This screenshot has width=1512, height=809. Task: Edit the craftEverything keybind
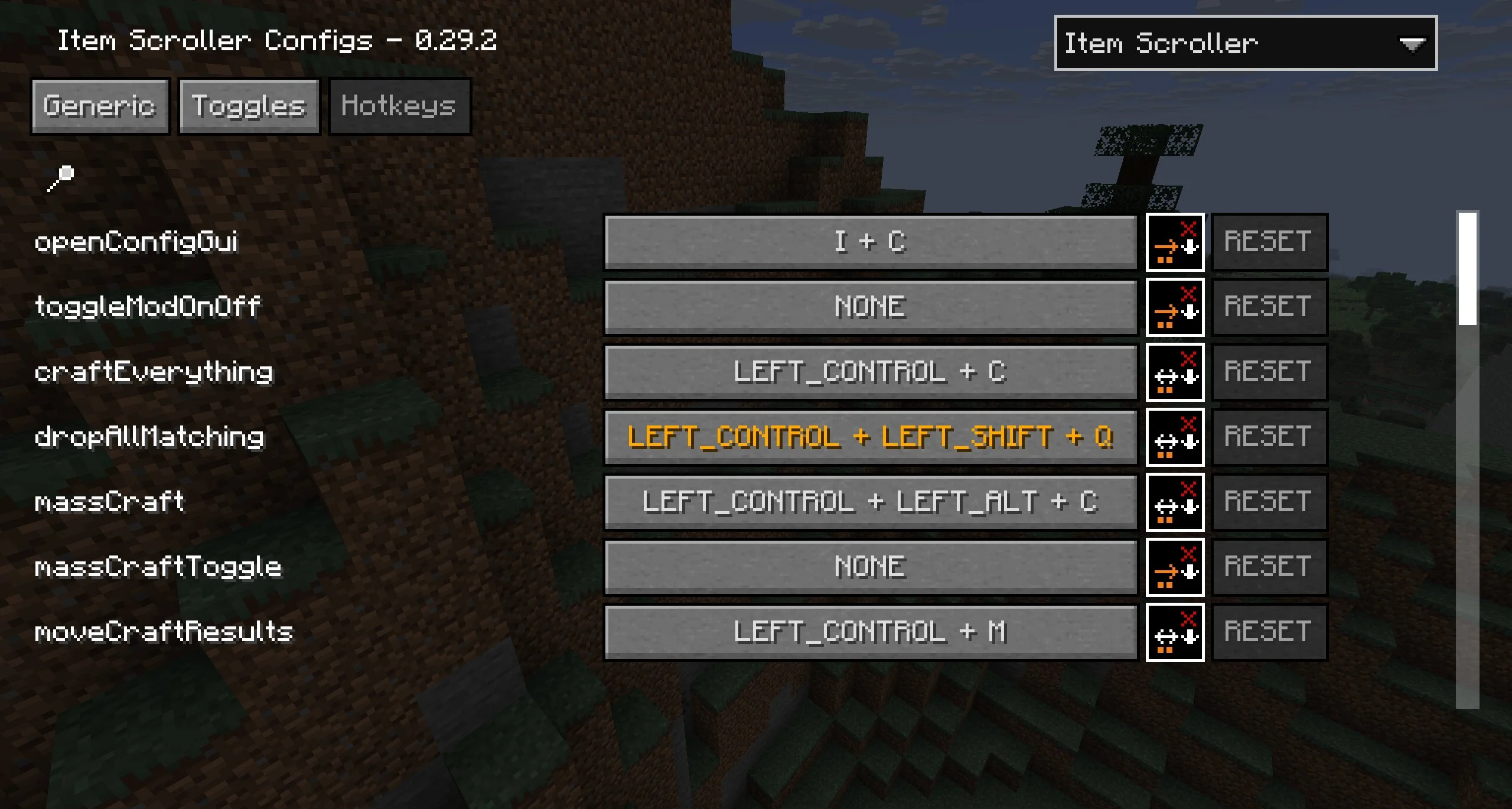point(870,372)
